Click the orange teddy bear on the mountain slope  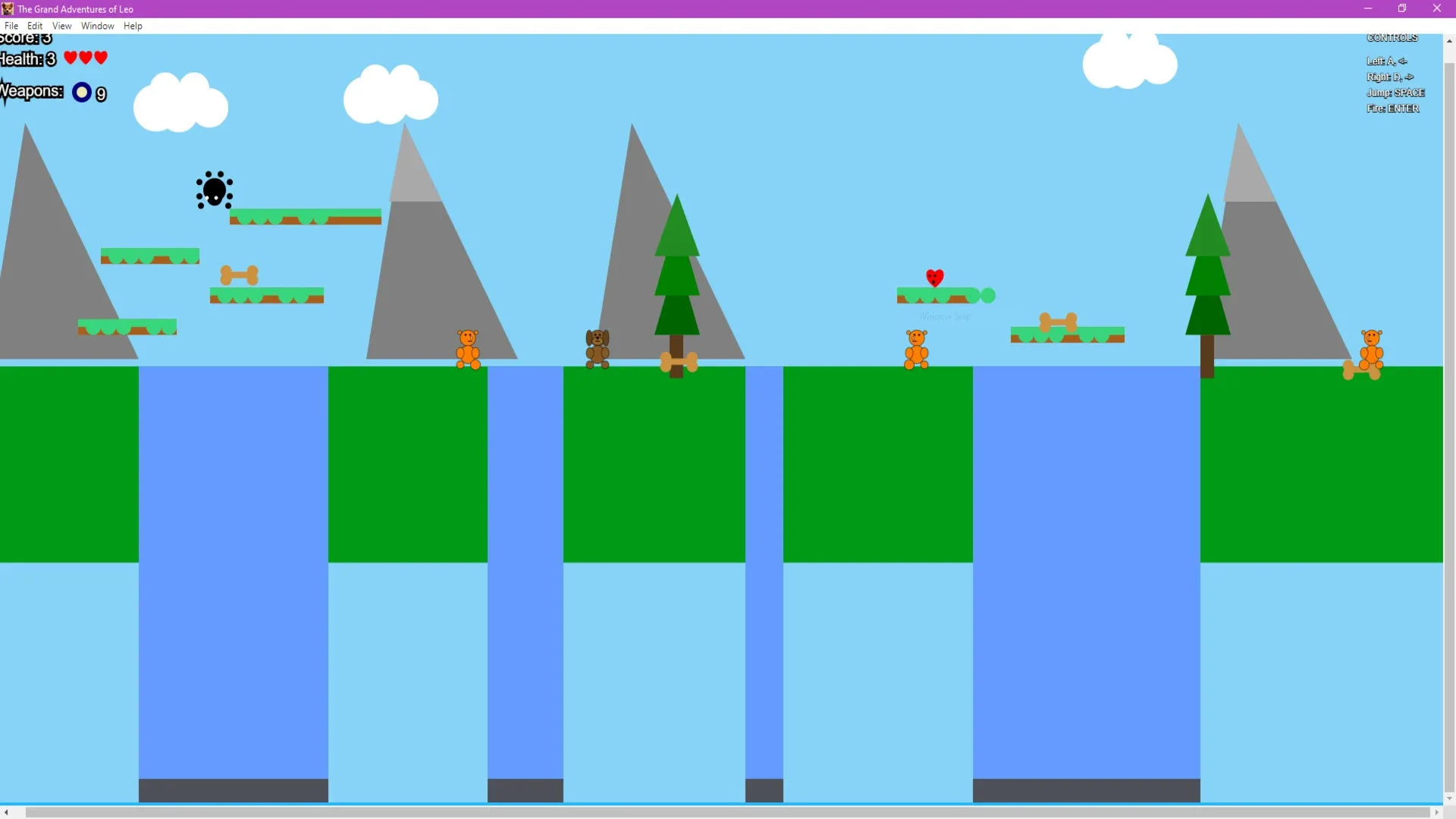(x=468, y=349)
